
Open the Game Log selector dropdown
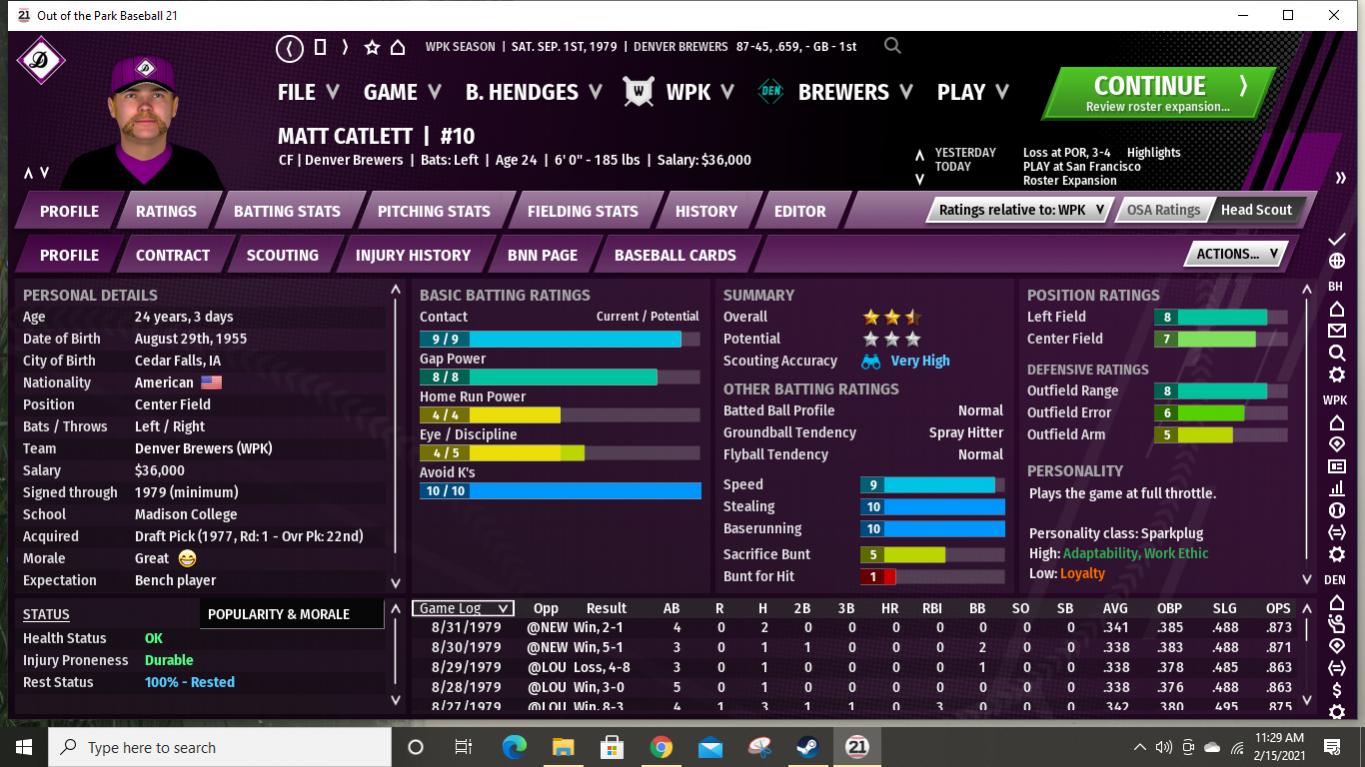[463, 607]
